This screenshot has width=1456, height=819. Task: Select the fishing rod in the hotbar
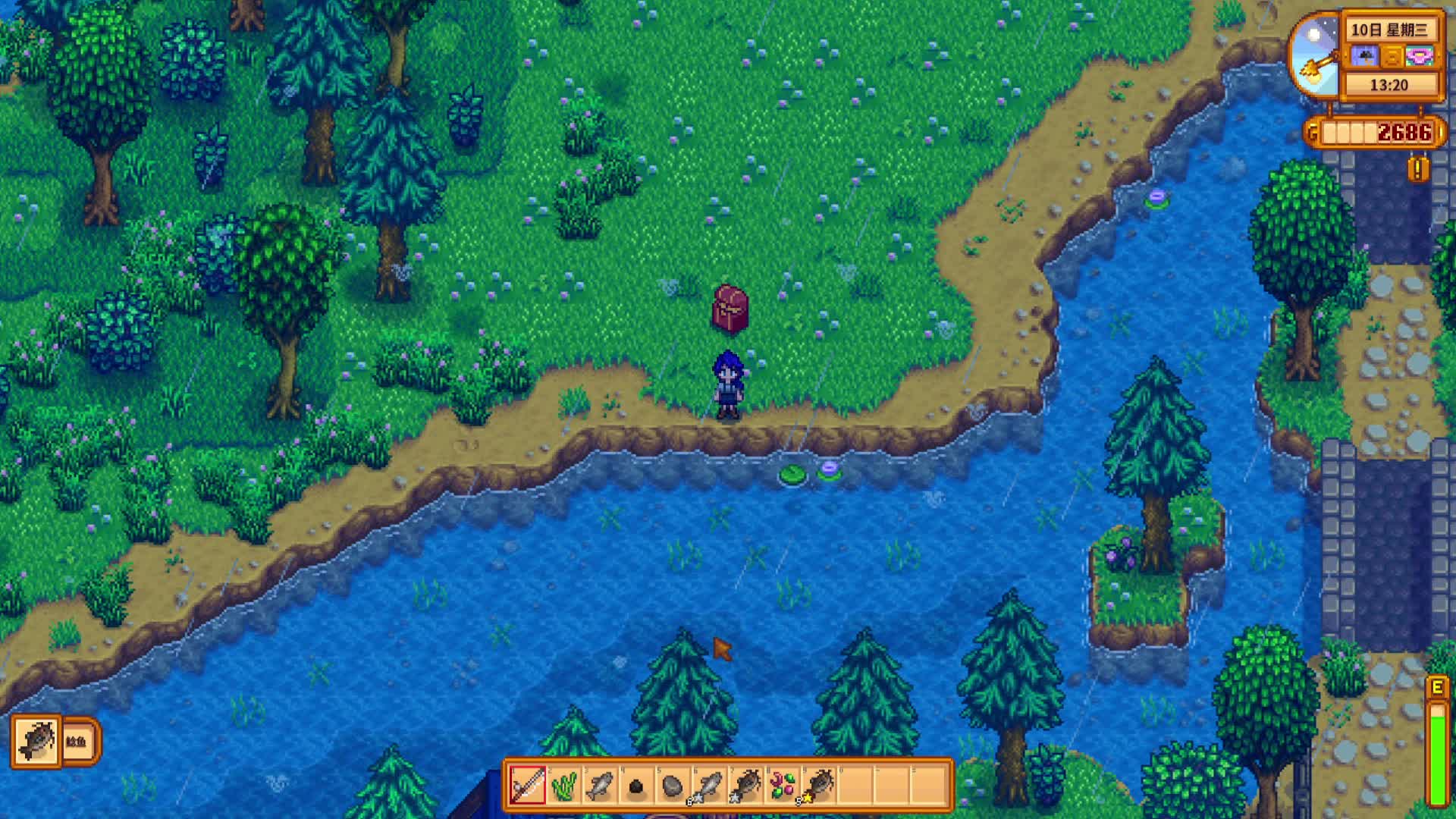[527, 784]
